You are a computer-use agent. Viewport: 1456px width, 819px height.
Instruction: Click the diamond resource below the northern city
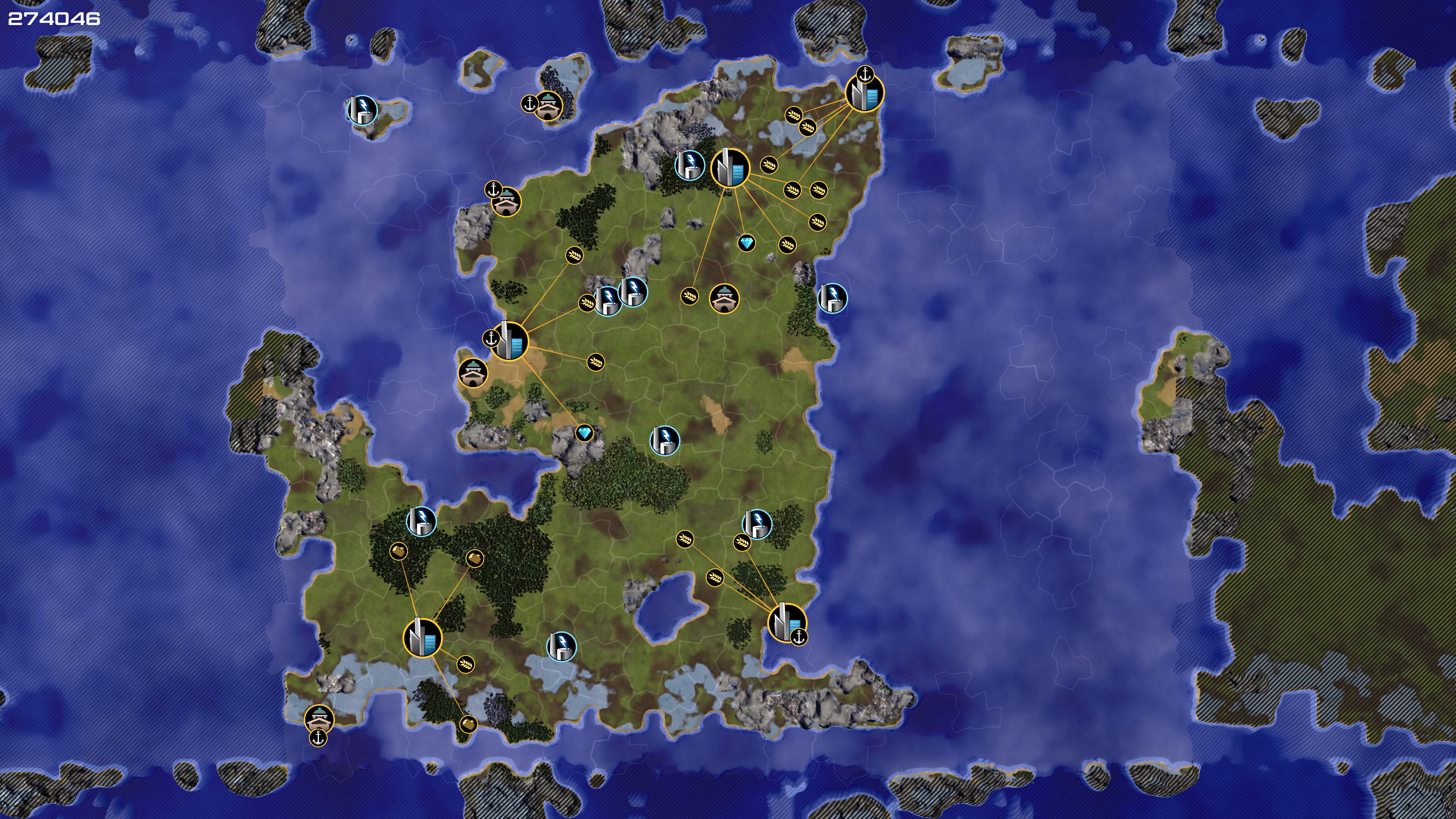747,243
